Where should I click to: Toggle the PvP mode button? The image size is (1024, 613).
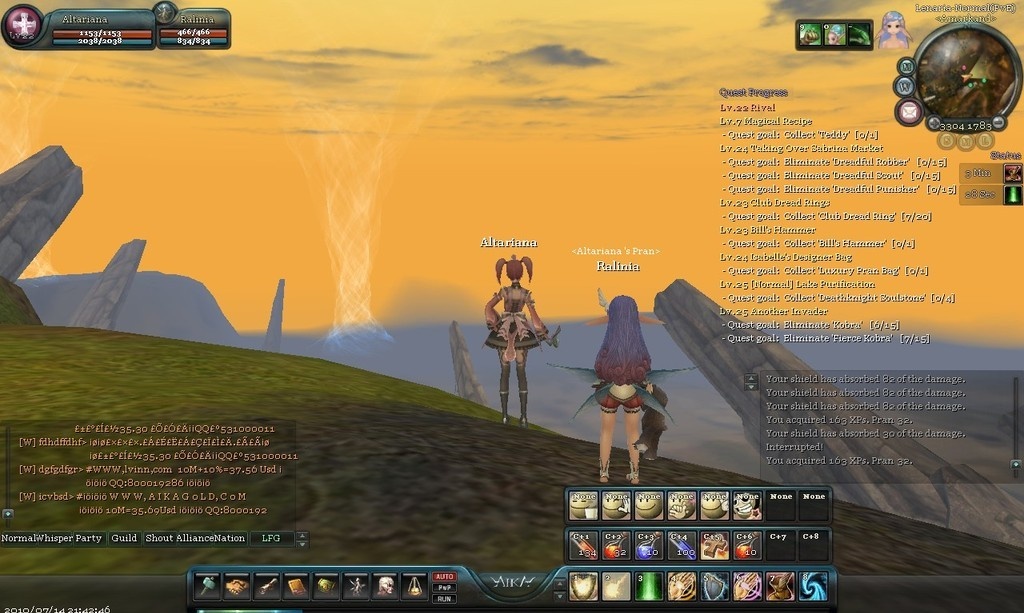[x=444, y=587]
